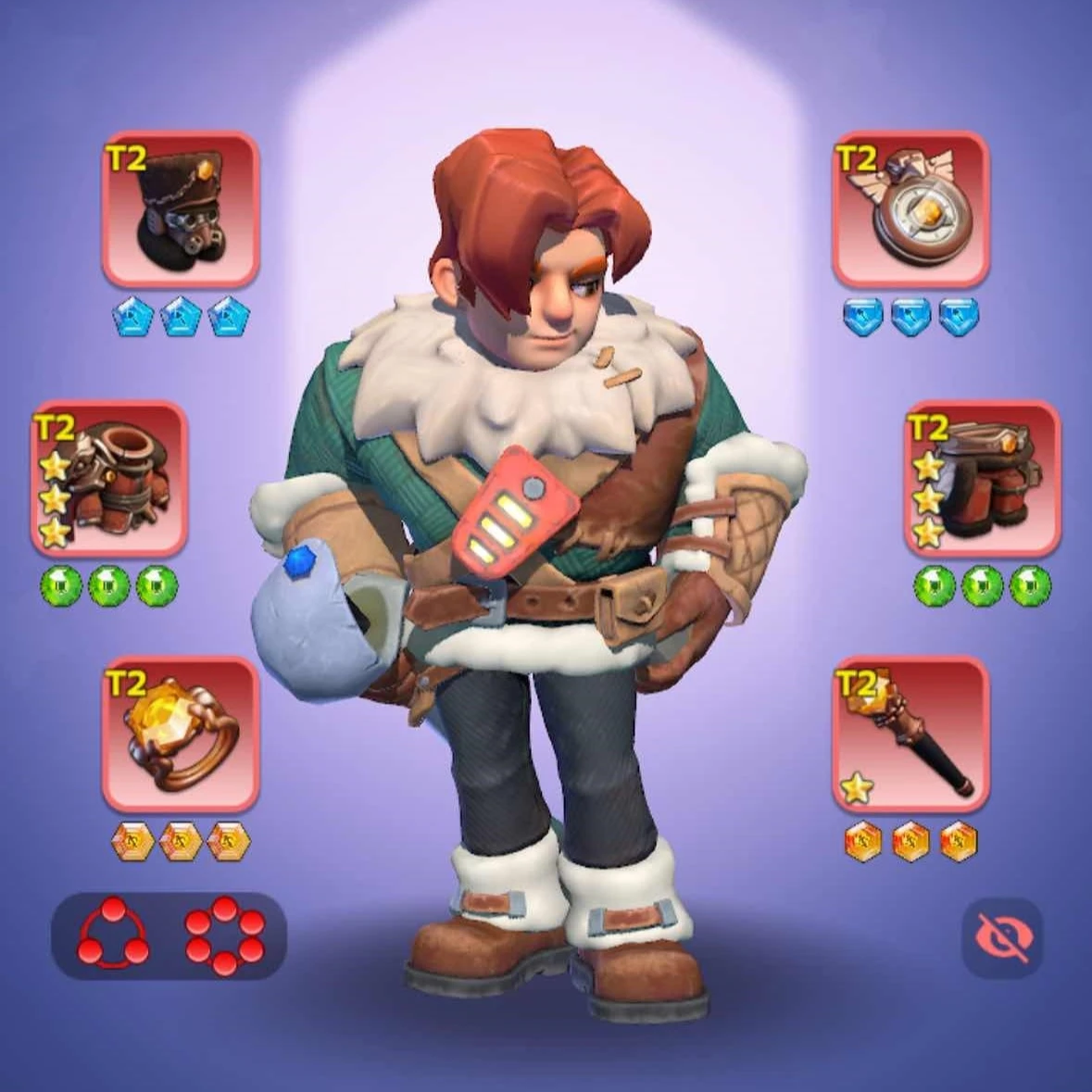Select the six-dot circle set bonus icon

(x=224, y=935)
